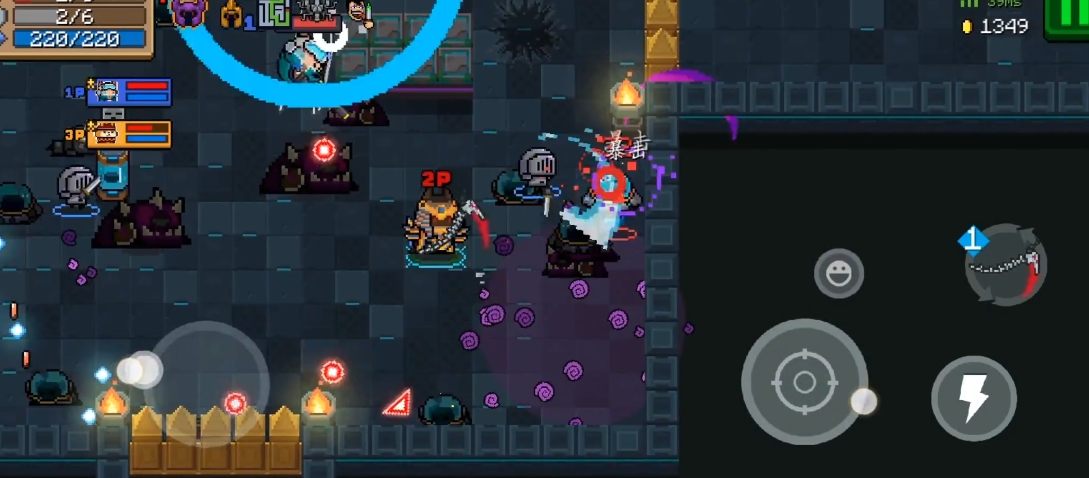
Task: Tap the purple horned helmet buff icon
Action: pyautogui.click(x=187, y=13)
